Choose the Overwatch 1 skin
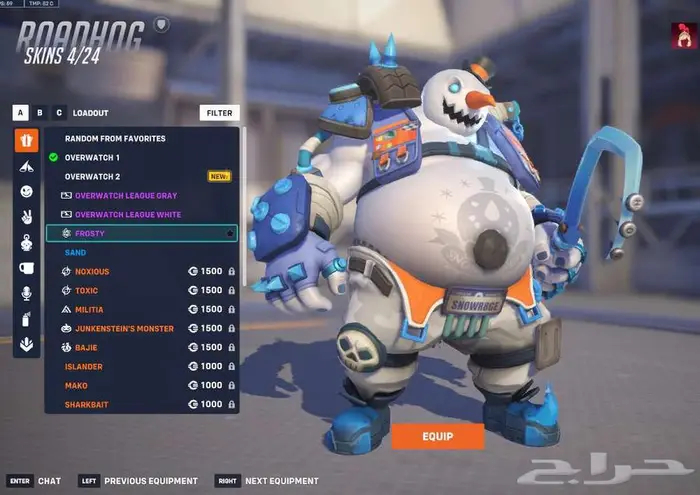 92,157
